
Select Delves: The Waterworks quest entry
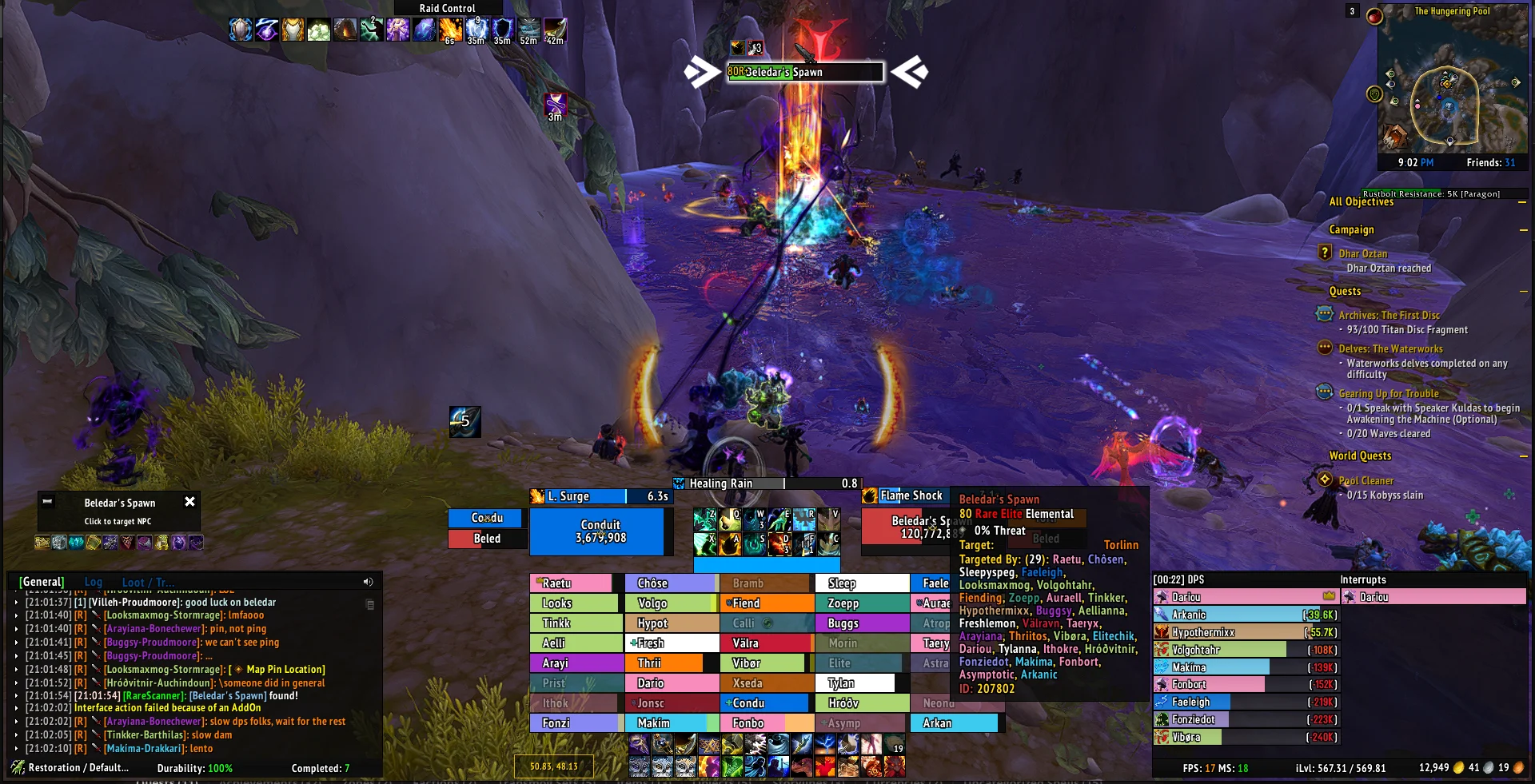click(1390, 349)
